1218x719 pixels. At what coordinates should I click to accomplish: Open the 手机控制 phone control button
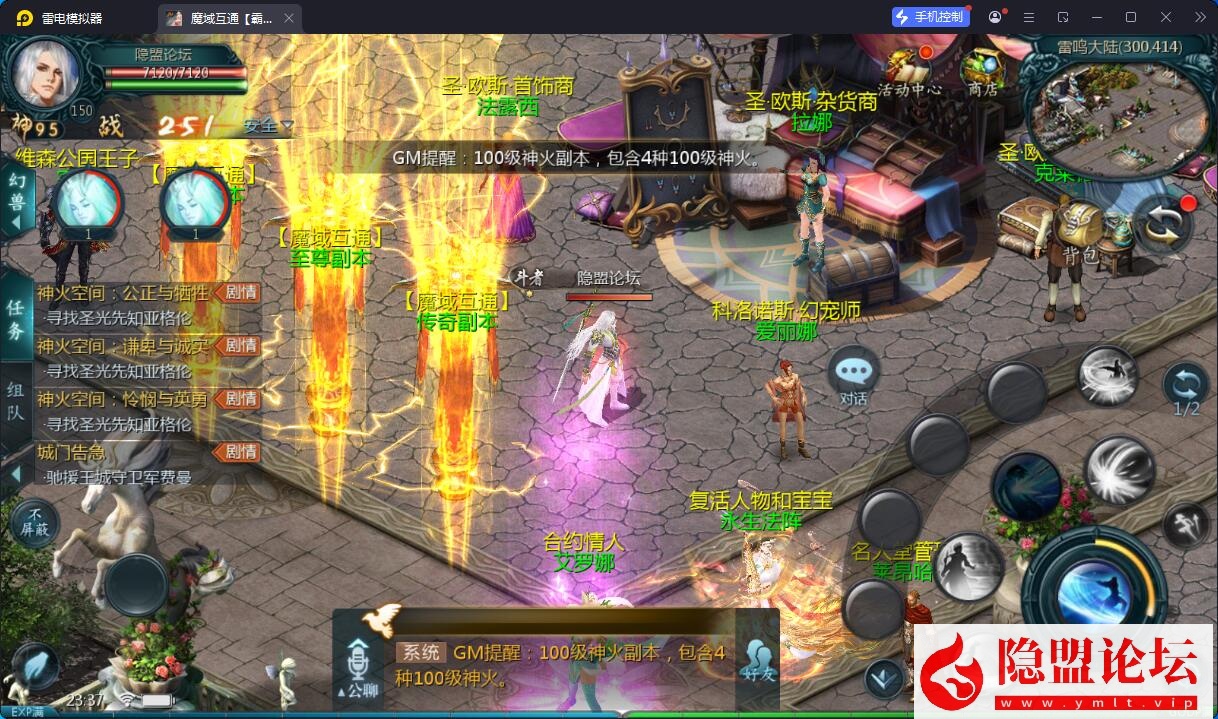pos(931,17)
